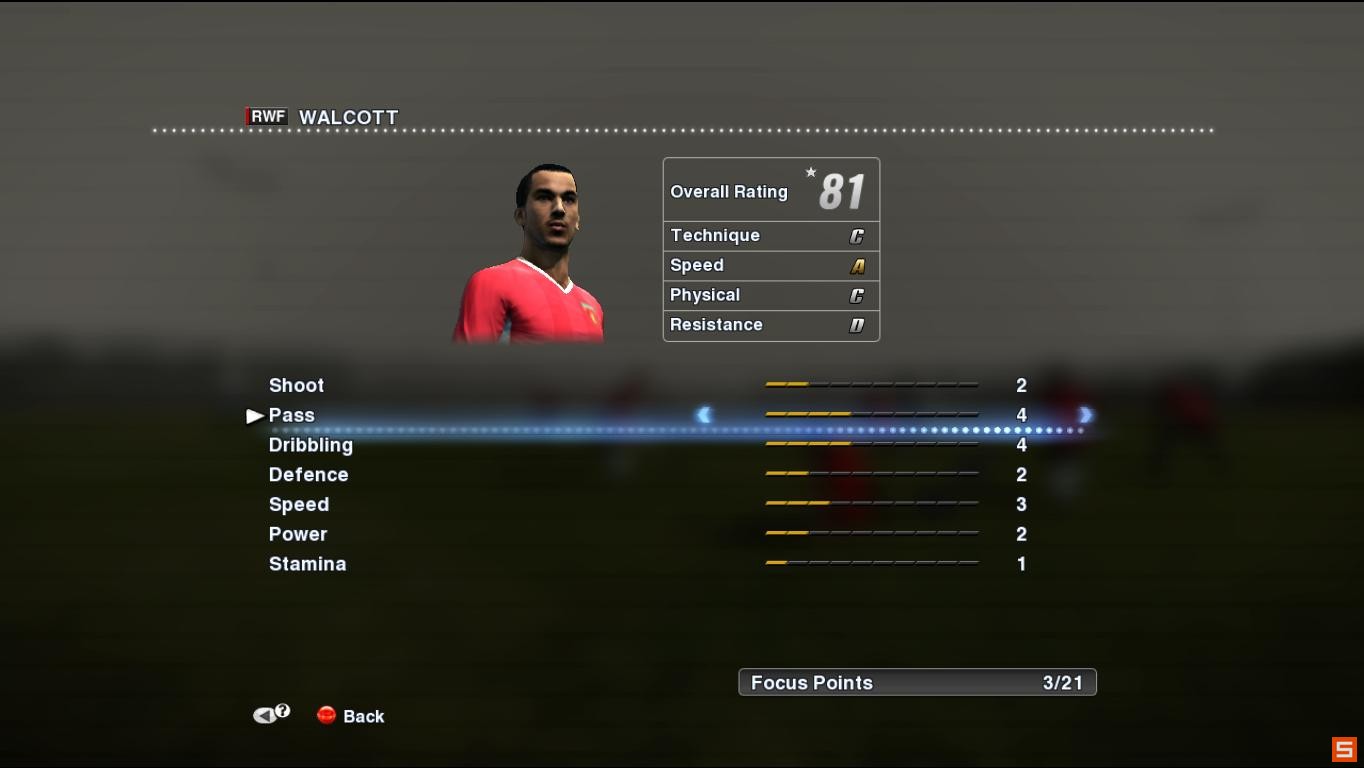The height and width of the screenshot is (768, 1364).
Task: Click the Focus Points 3/21 bar
Action: coord(916,682)
